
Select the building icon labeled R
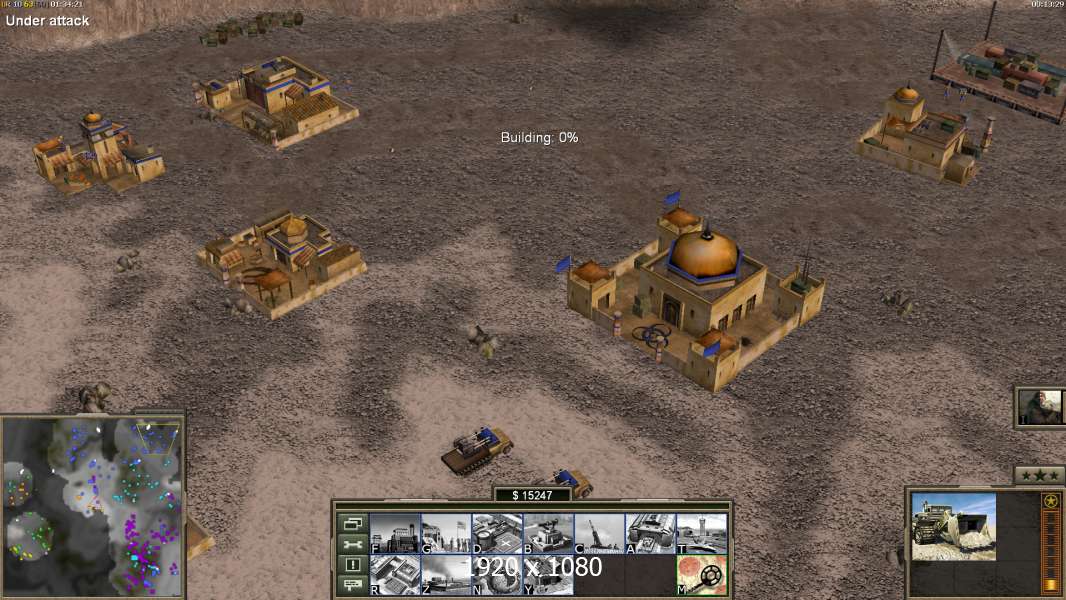[395, 575]
